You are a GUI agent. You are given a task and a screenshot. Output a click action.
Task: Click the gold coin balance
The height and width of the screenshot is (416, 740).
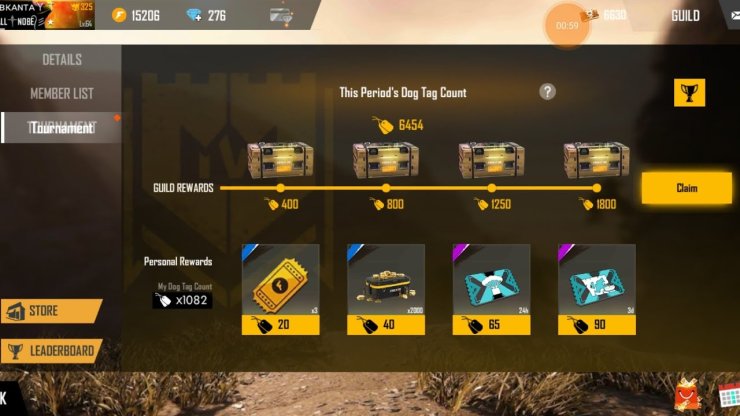134,16
